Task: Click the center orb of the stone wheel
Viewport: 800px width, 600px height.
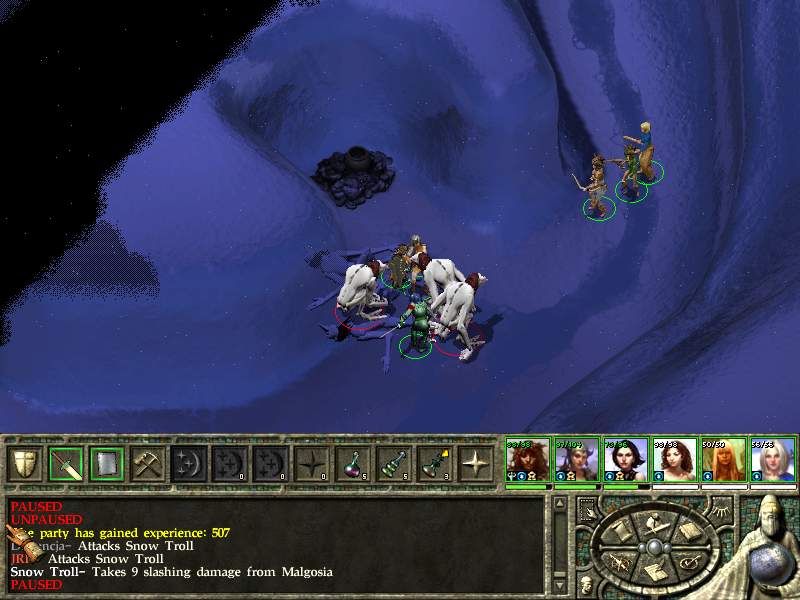Action: (x=653, y=548)
